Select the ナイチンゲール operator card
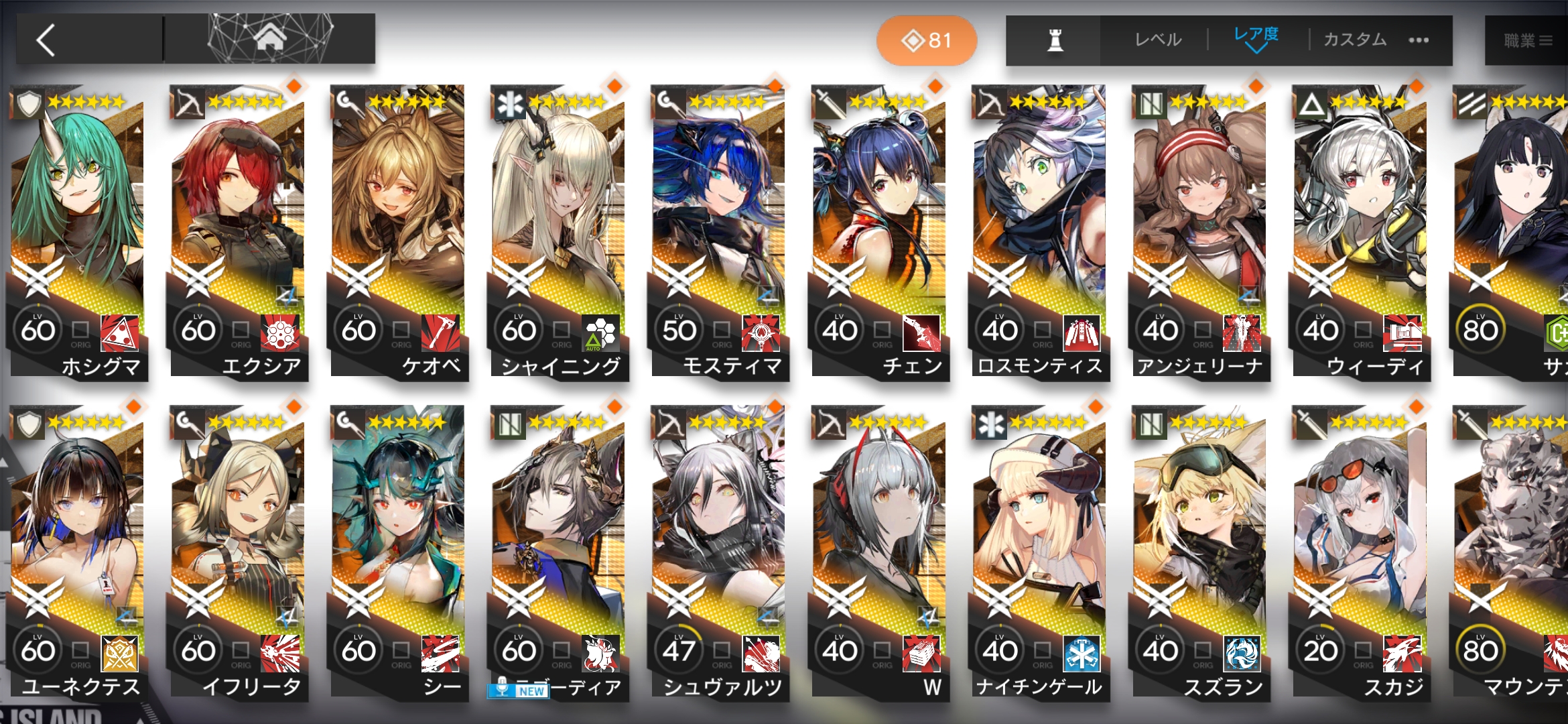 [x=1039, y=550]
